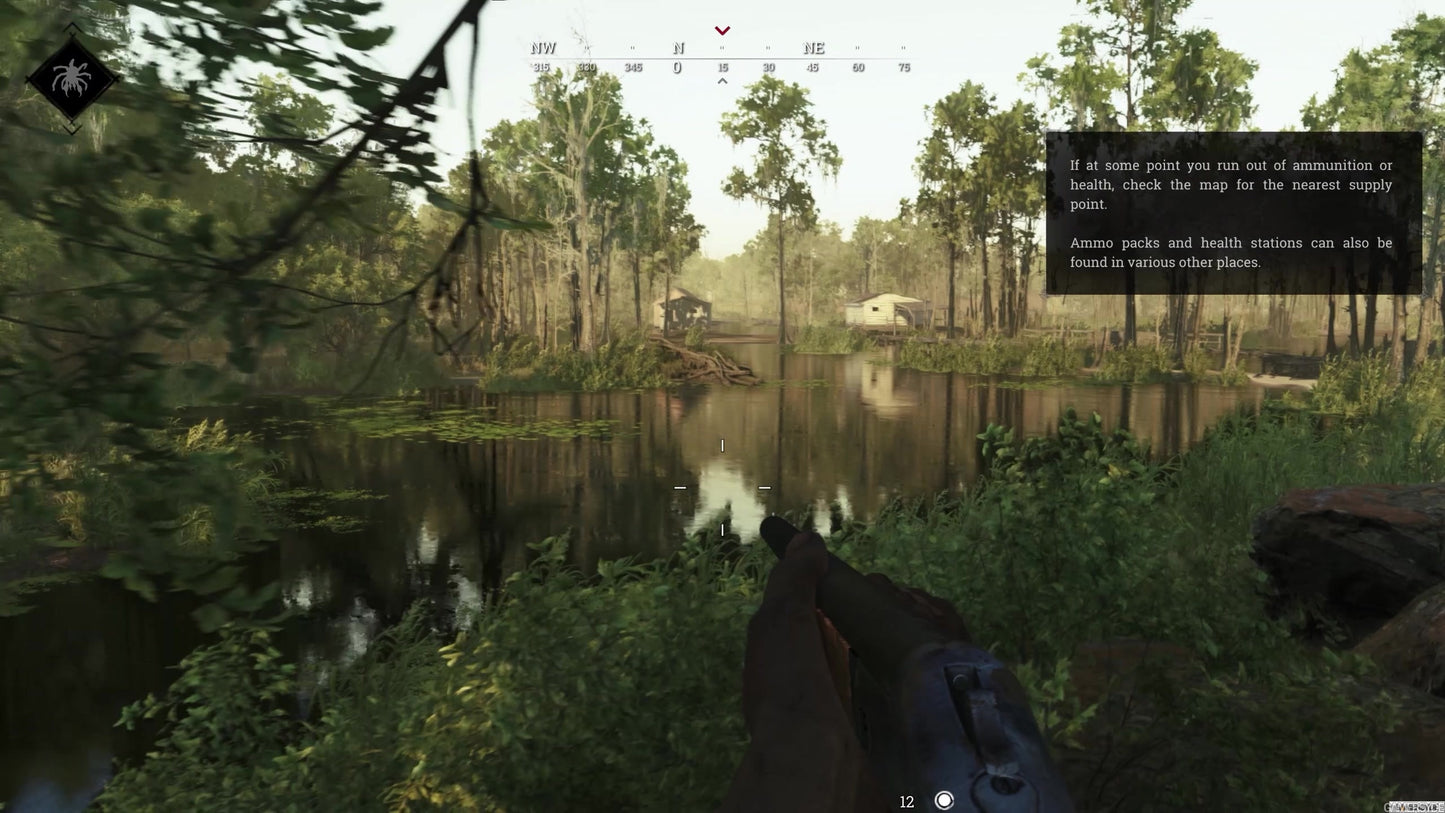This screenshot has width=1445, height=813.
Task: Click the NW heading label on the compass
Action: (x=543, y=46)
